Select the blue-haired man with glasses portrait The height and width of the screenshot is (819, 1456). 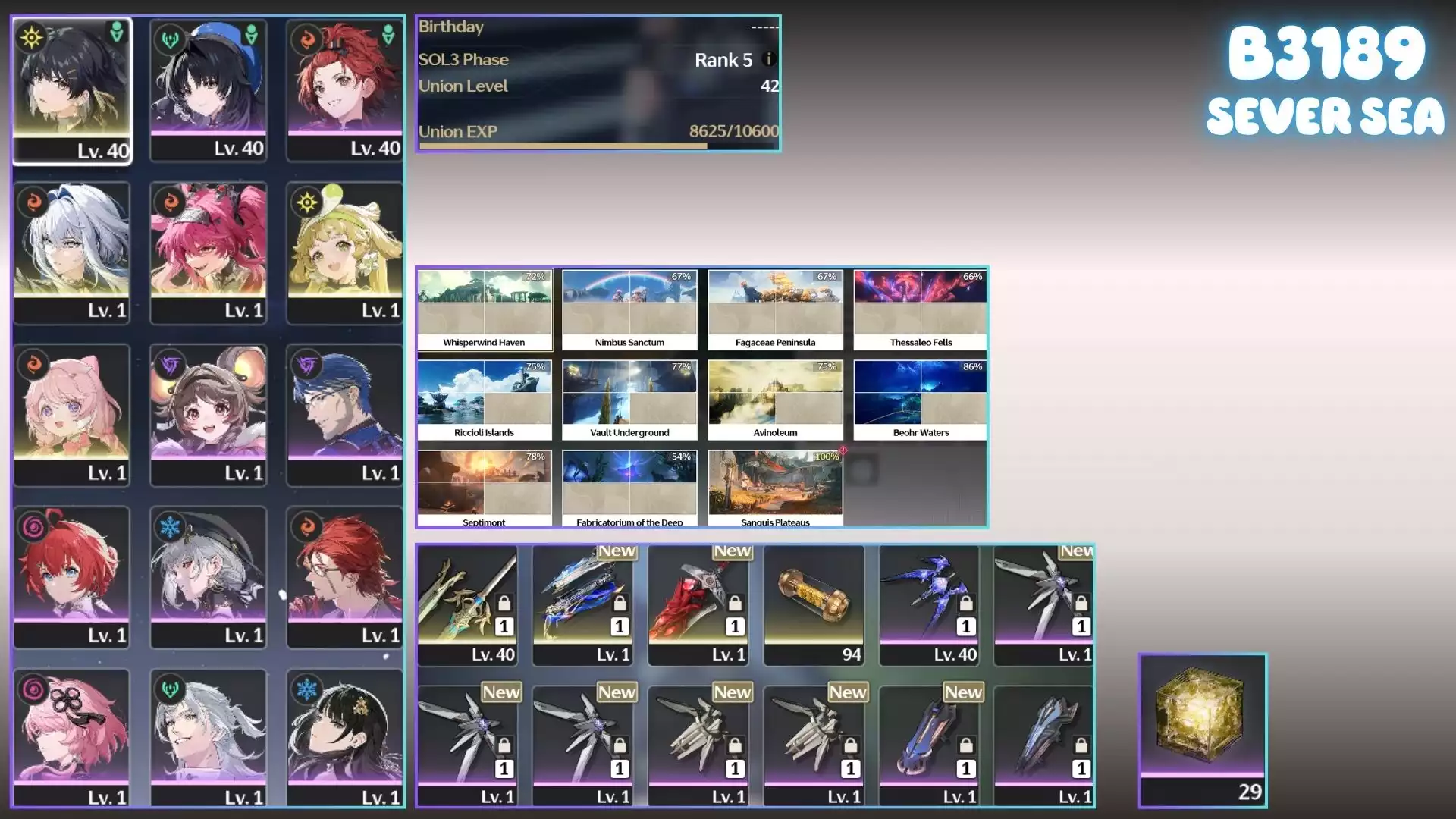(345, 415)
